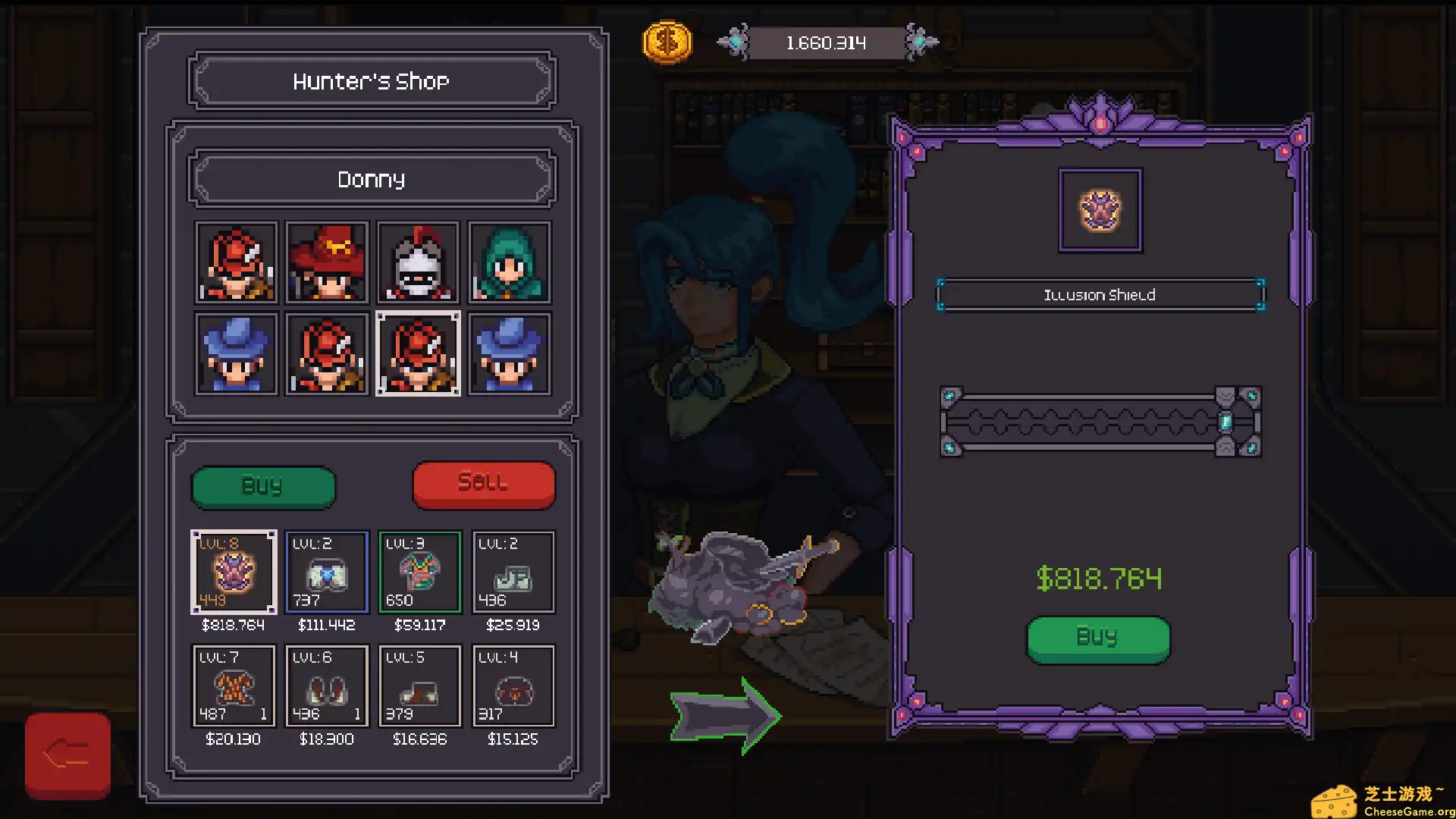Switch to Buy mode
This screenshot has height=819, width=1456.
(263, 486)
